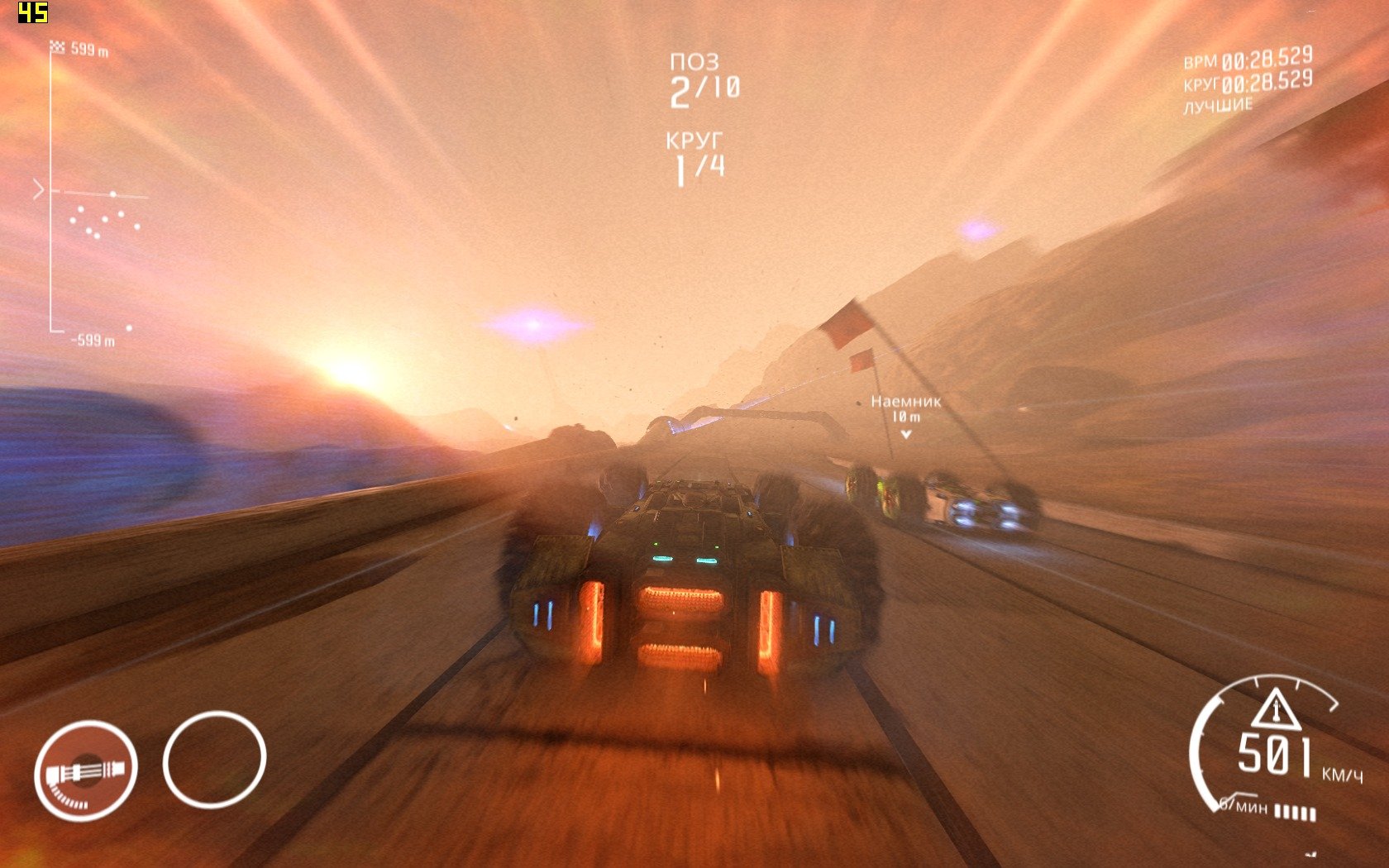The image size is (1389, 868).
Task: Click the warning triangle above the speedometer
Action: tap(1265, 708)
